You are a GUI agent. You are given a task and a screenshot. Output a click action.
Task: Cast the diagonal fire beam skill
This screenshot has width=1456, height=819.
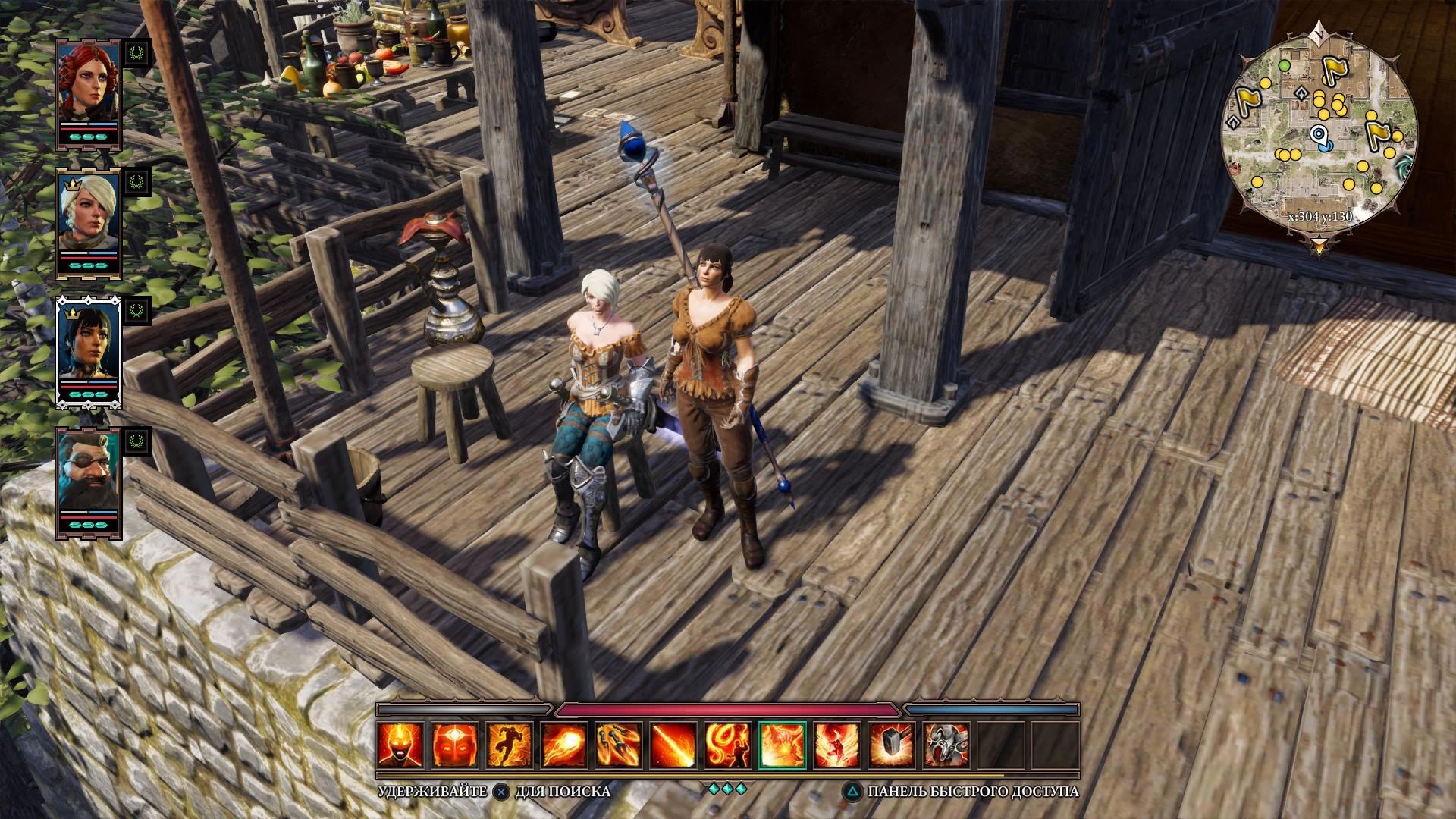(673, 745)
